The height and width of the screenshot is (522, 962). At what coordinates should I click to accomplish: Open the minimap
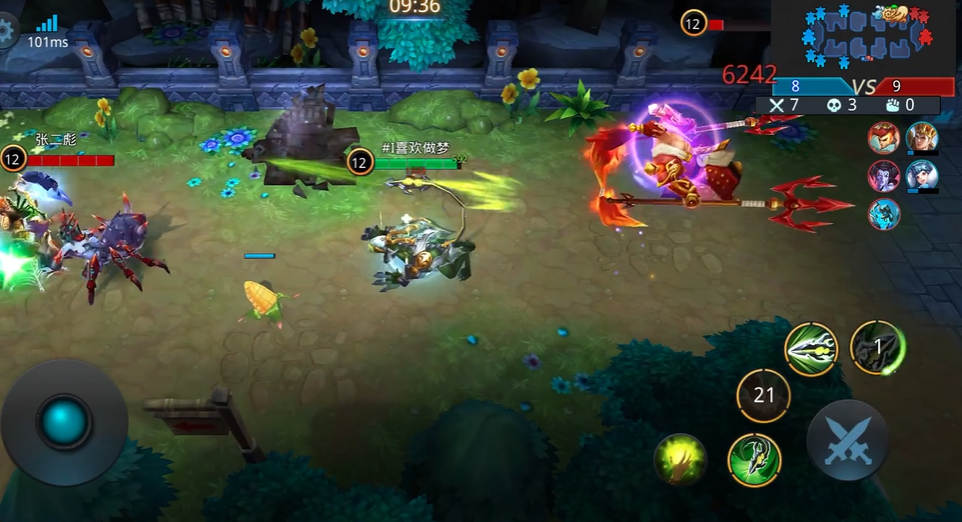(863, 37)
